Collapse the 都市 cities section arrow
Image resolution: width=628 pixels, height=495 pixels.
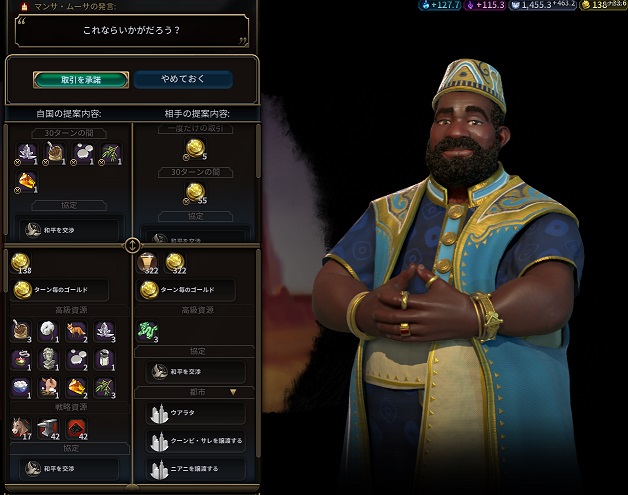pyautogui.click(x=234, y=393)
